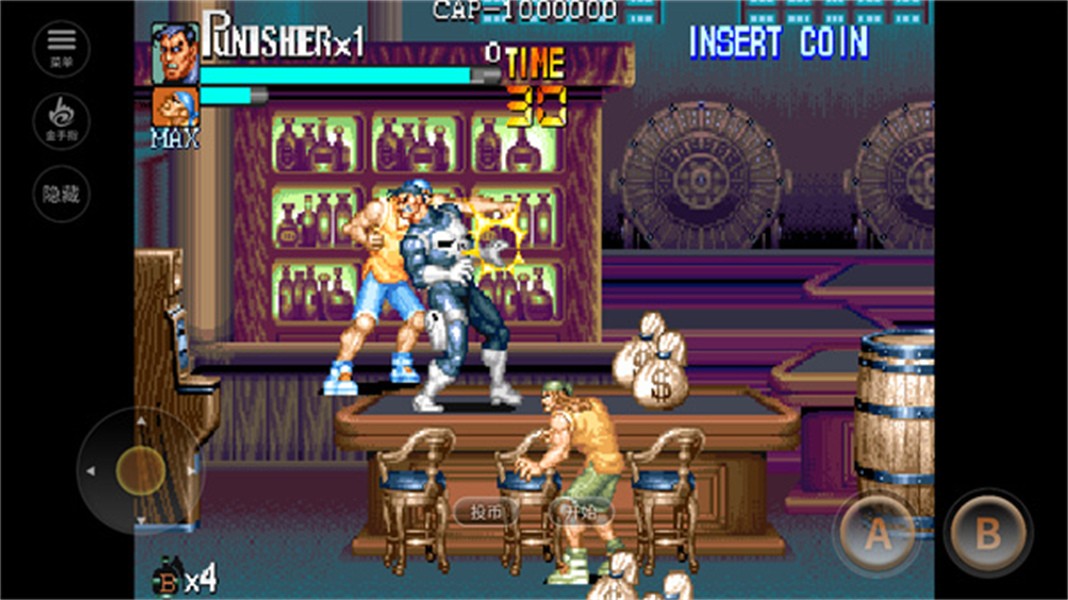This screenshot has width=1068, height=600.
Task: Open the emulator menu (菜单) button
Action: [61, 48]
